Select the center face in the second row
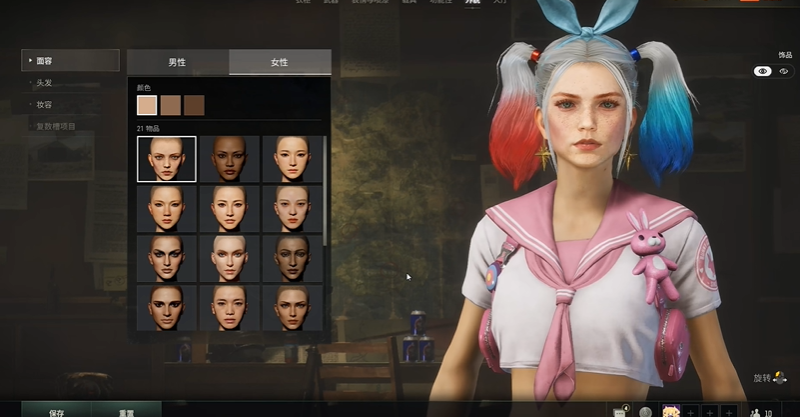The image size is (800, 417). point(230,209)
